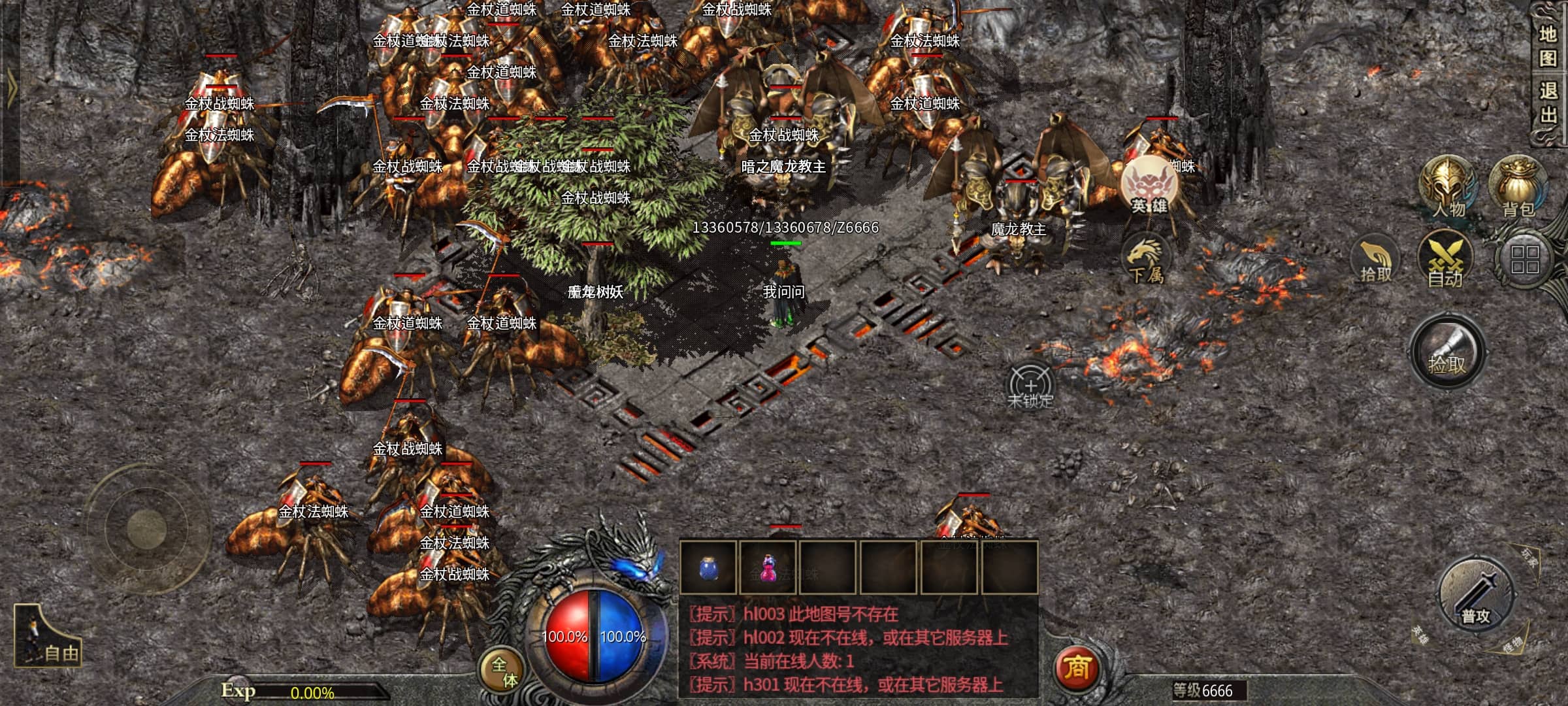Image resolution: width=1568 pixels, height=706 pixels.
Task: Tap the 全体 round button
Action: coord(504,671)
